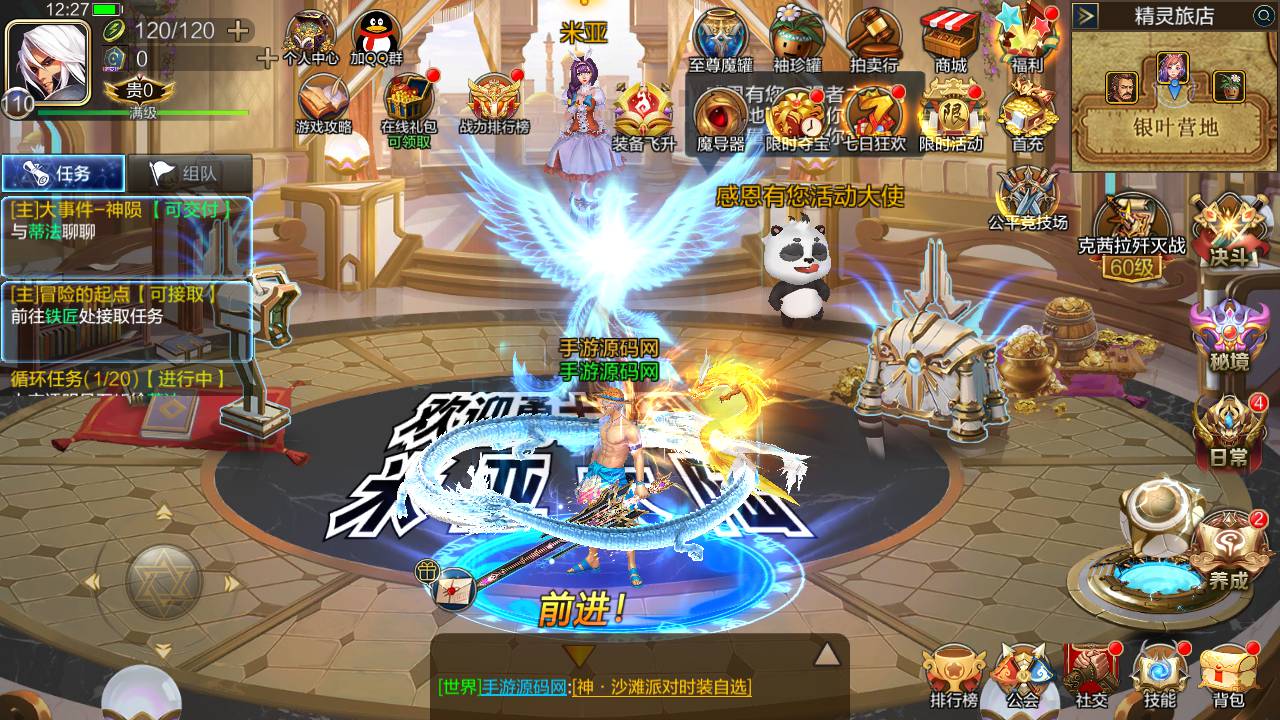Select the 任务 quest tab
The width and height of the screenshot is (1280, 720).
(x=62, y=173)
